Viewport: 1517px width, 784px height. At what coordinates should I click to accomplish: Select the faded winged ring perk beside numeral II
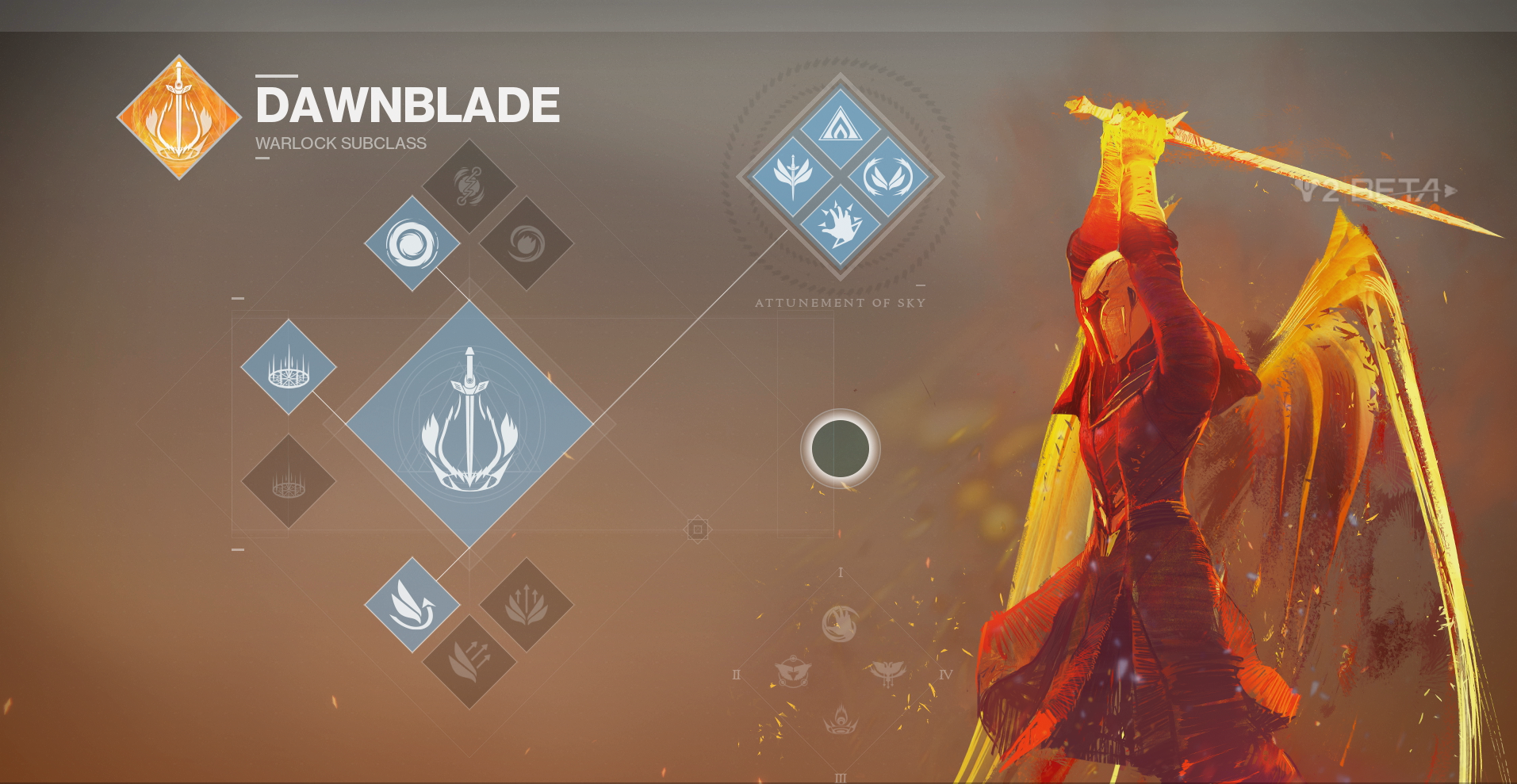(792, 674)
